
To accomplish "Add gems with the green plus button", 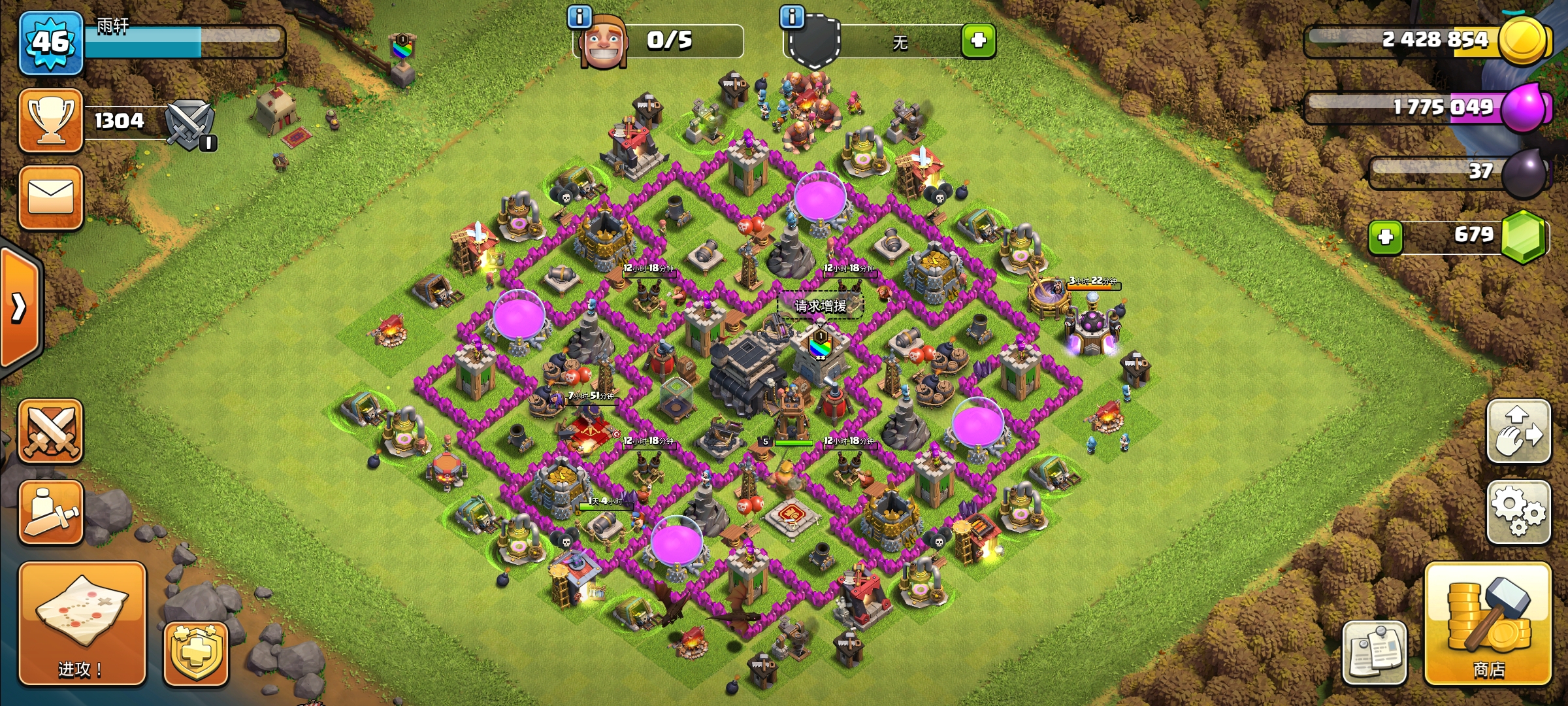I will [1385, 237].
